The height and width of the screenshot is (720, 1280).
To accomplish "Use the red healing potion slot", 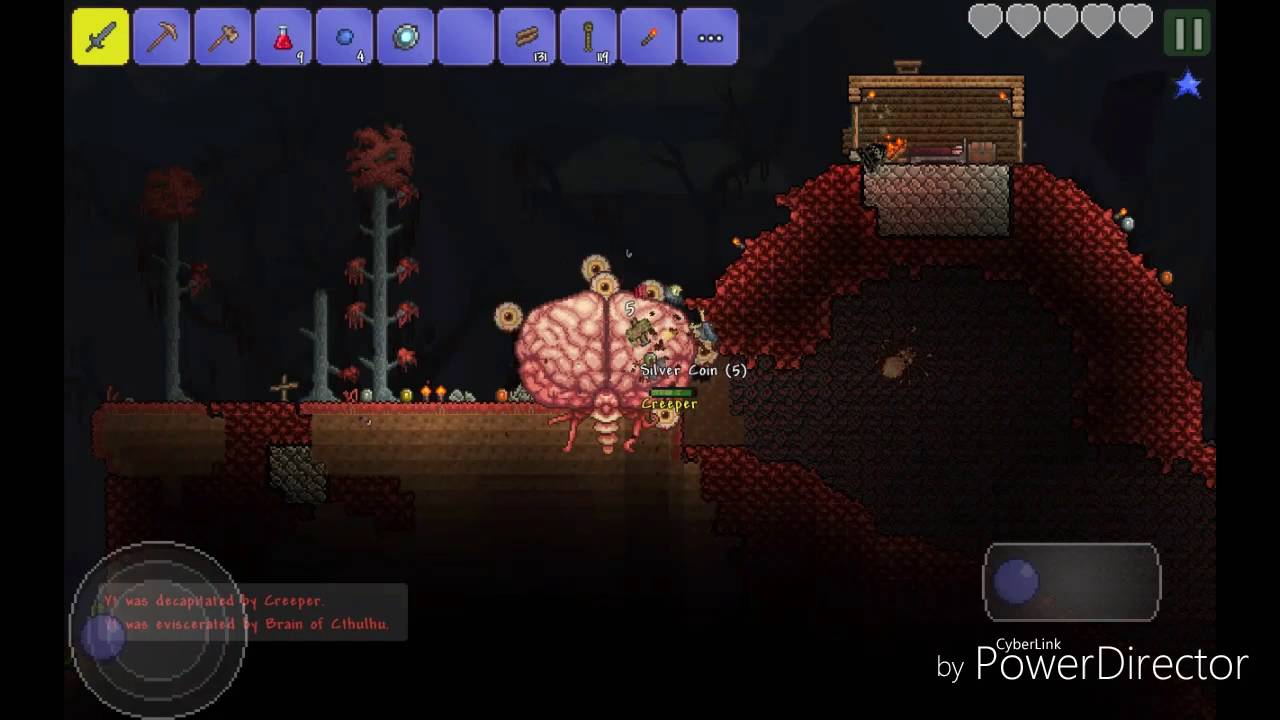I will pos(283,37).
